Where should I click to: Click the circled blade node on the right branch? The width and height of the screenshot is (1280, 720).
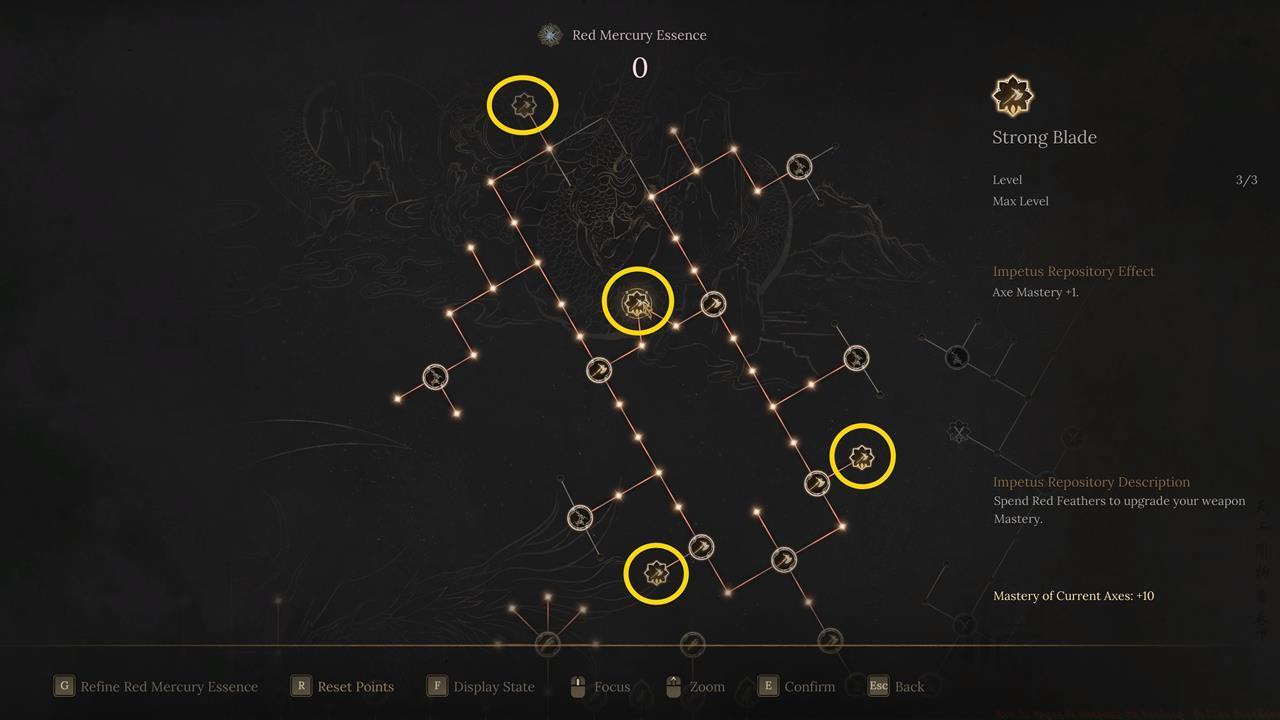click(861, 456)
